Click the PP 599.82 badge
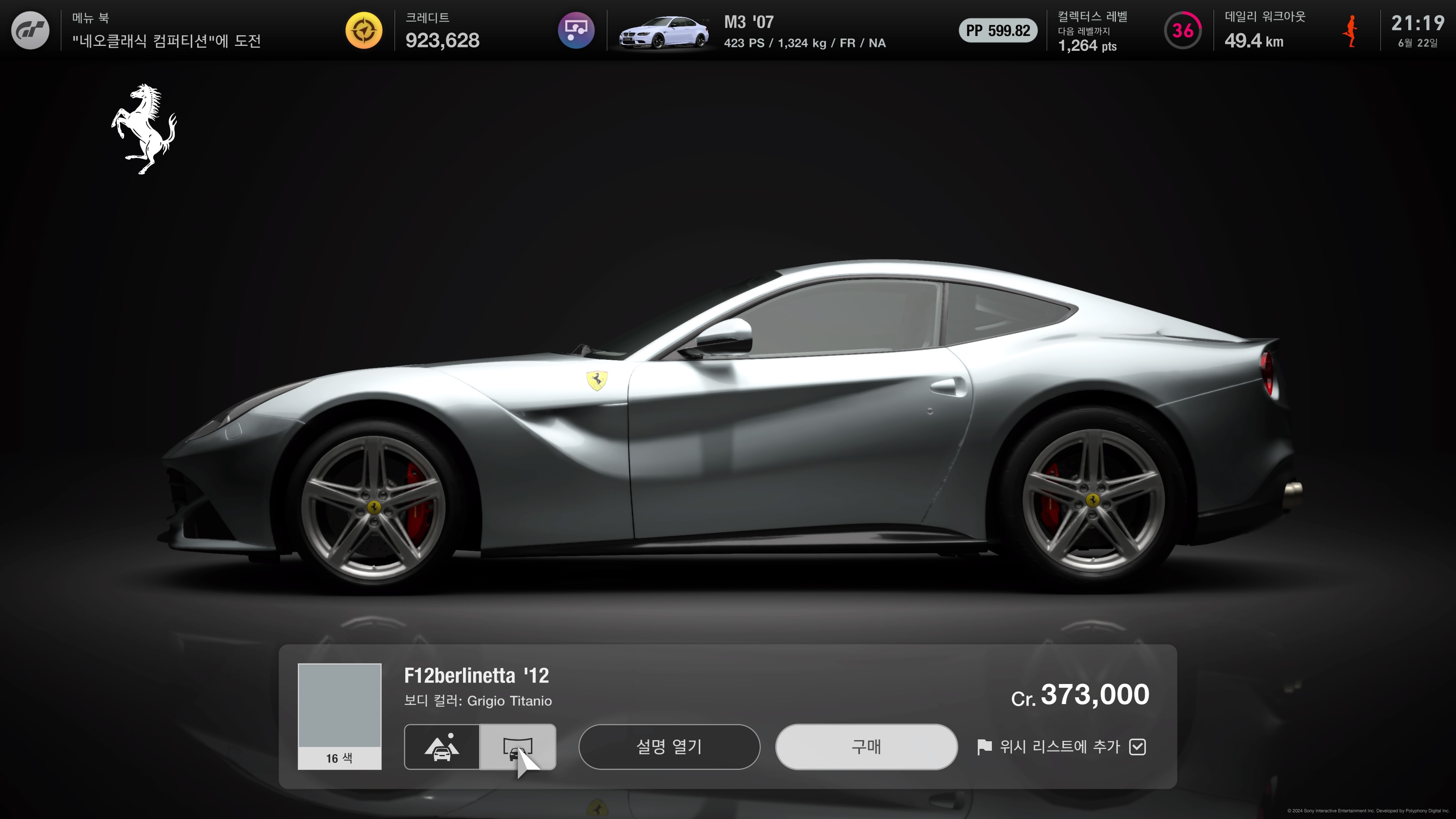The height and width of the screenshot is (819, 1456). (998, 30)
